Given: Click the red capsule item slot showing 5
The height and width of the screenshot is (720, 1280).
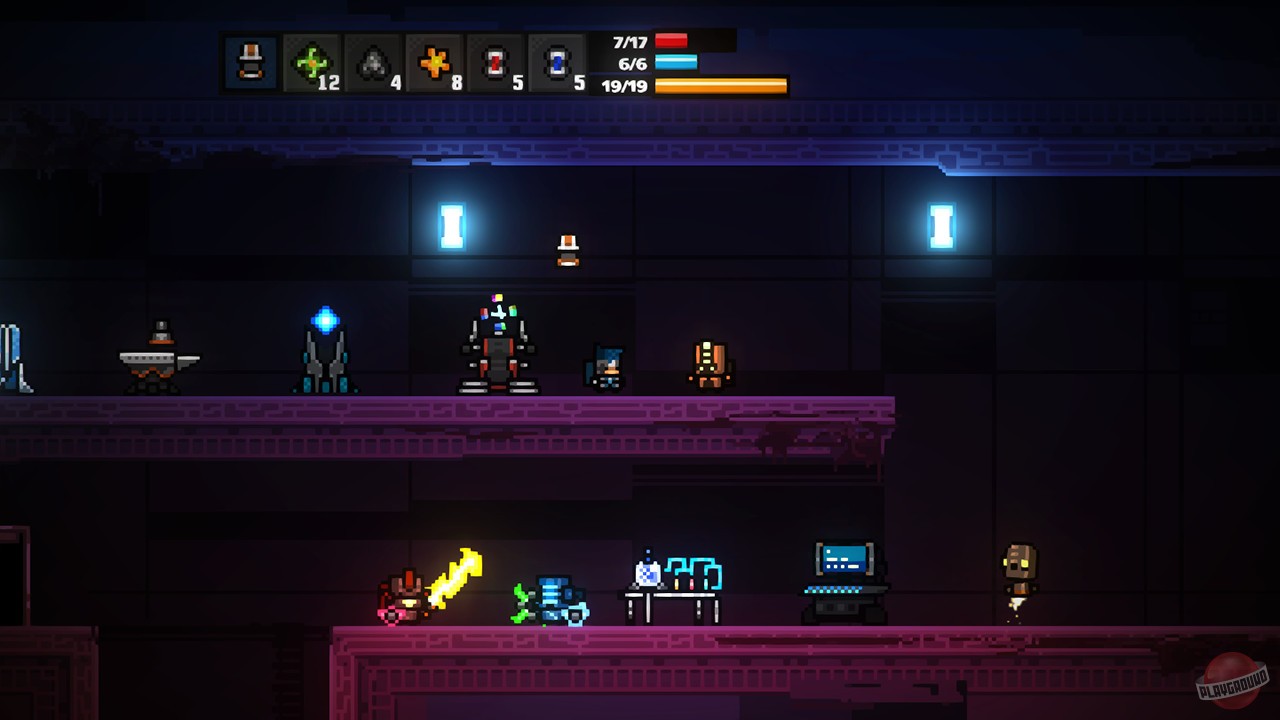Looking at the screenshot, I should [x=496, y=62].
